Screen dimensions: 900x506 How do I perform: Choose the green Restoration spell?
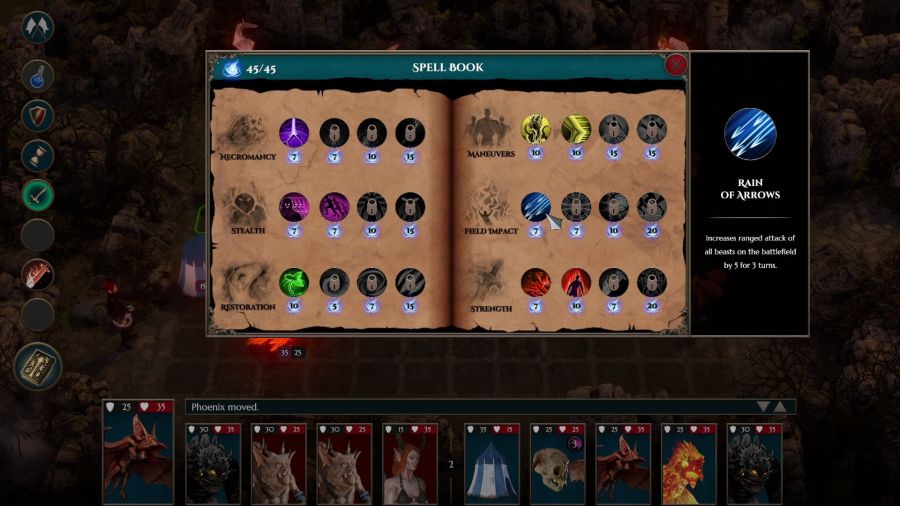[294, 282]
